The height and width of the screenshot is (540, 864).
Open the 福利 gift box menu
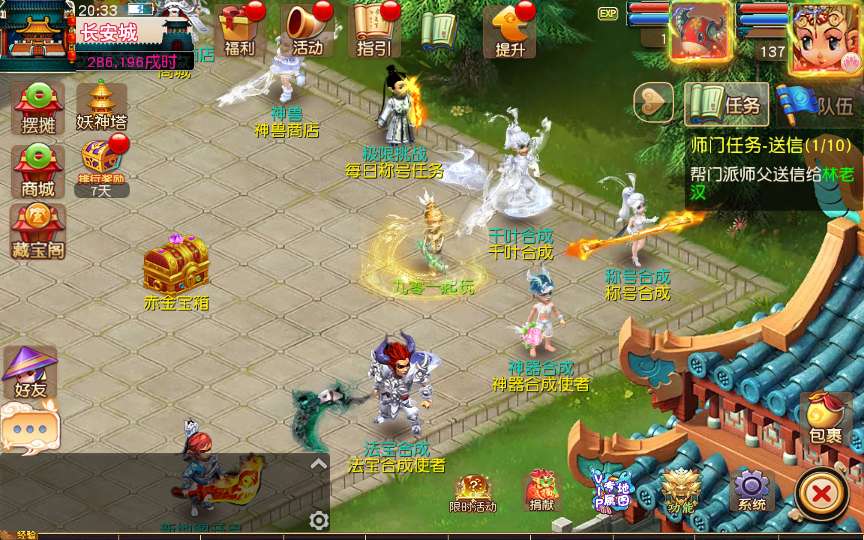click(x=240, y=30)
